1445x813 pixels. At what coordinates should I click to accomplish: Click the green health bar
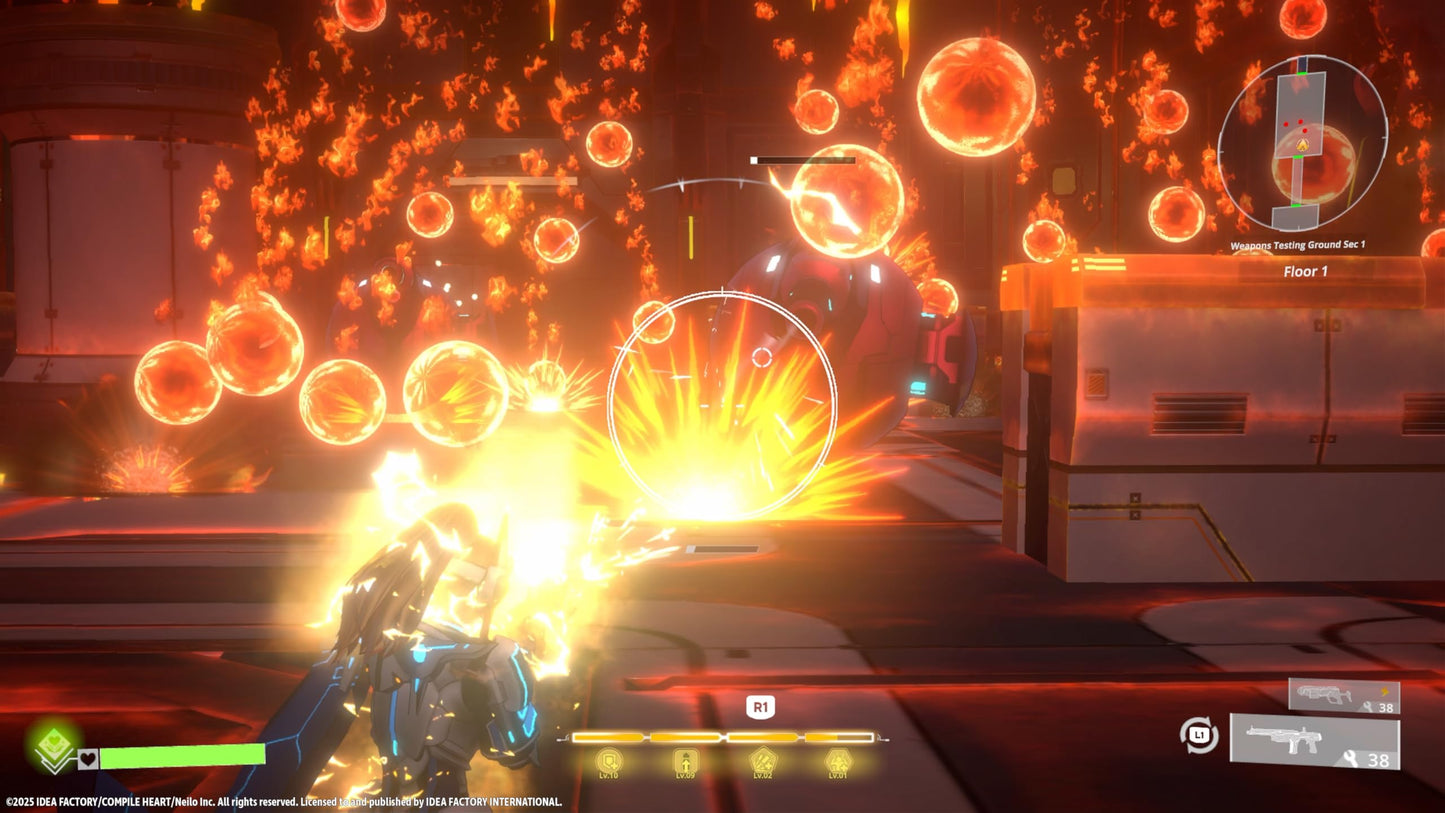coord(180,759)
